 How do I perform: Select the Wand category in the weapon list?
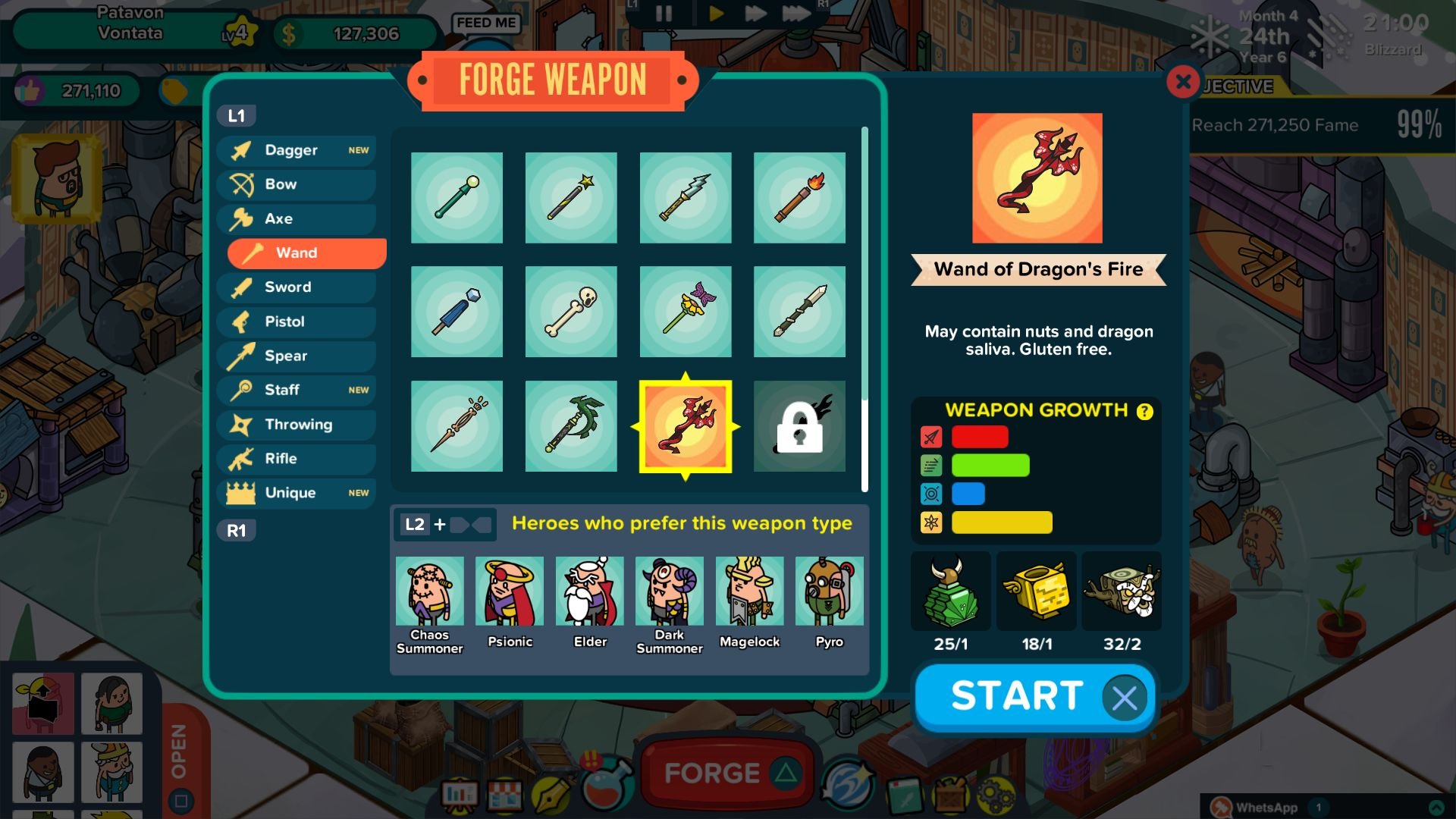303,253
